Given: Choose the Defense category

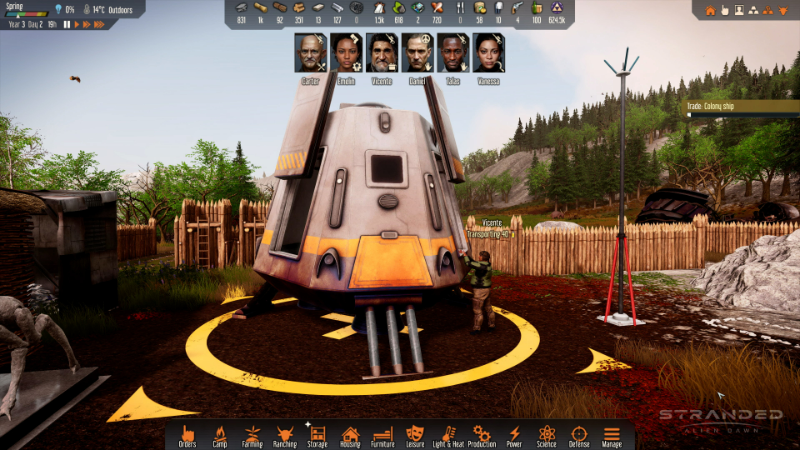Looking at the screenshot, I should [579, 435].
